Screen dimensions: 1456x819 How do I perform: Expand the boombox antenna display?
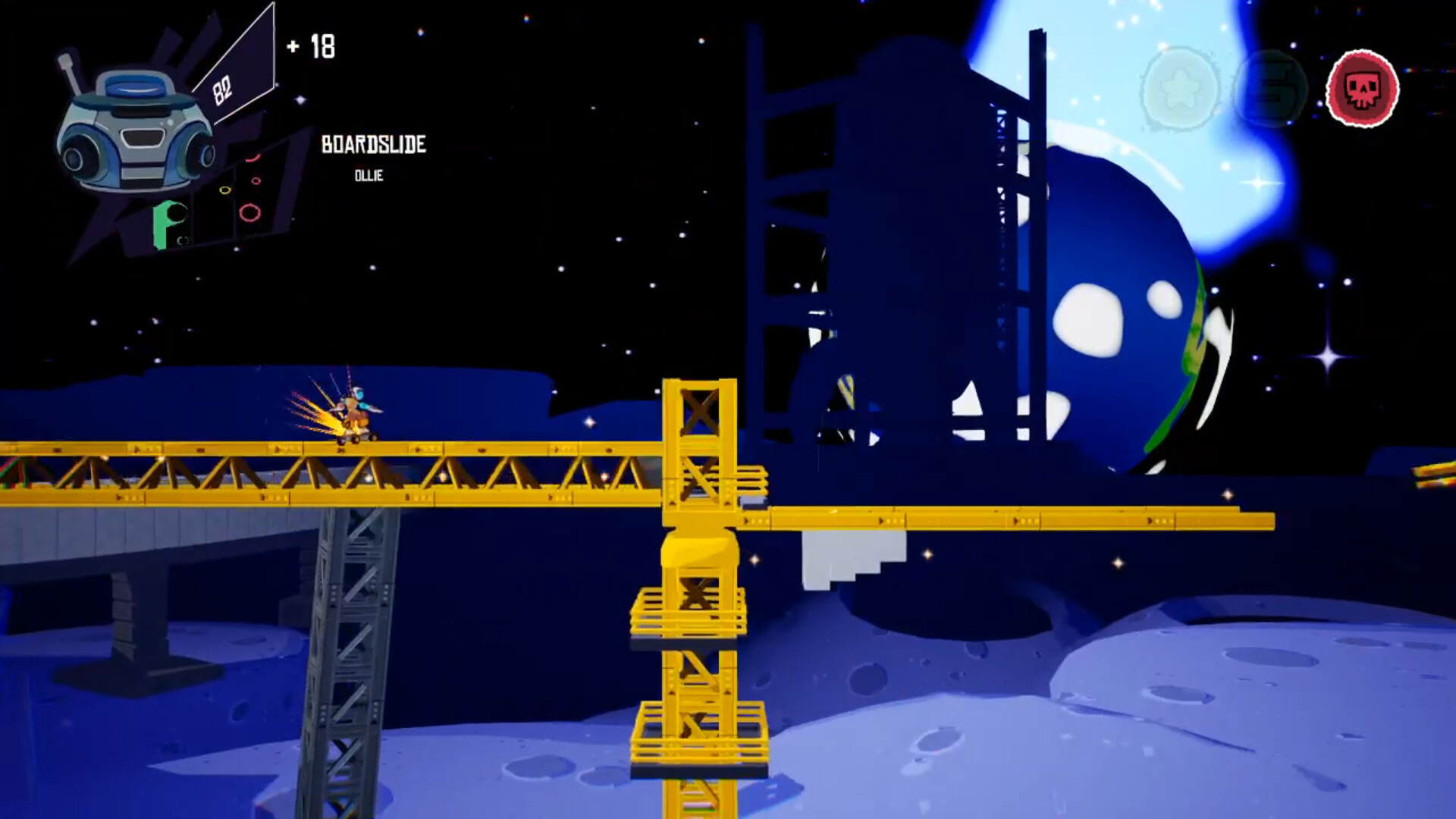pyautogui.click(x=72, y=72)
